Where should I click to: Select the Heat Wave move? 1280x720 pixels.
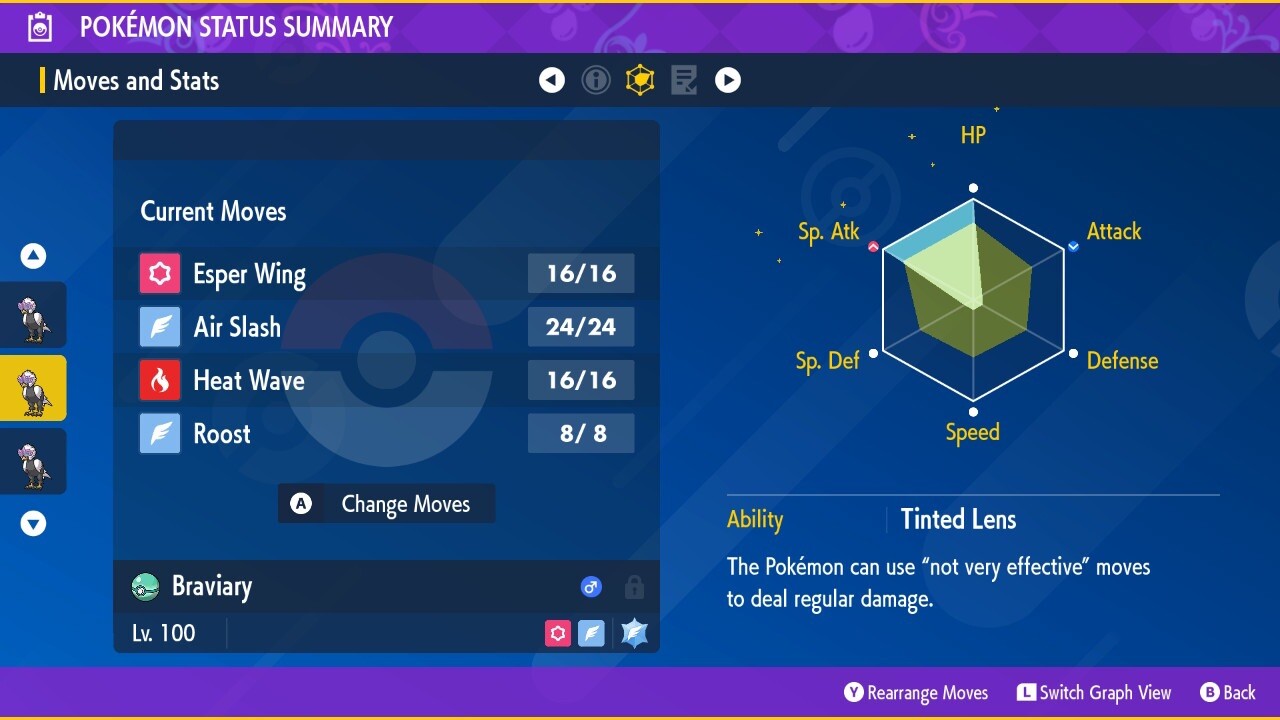point(386,381)
